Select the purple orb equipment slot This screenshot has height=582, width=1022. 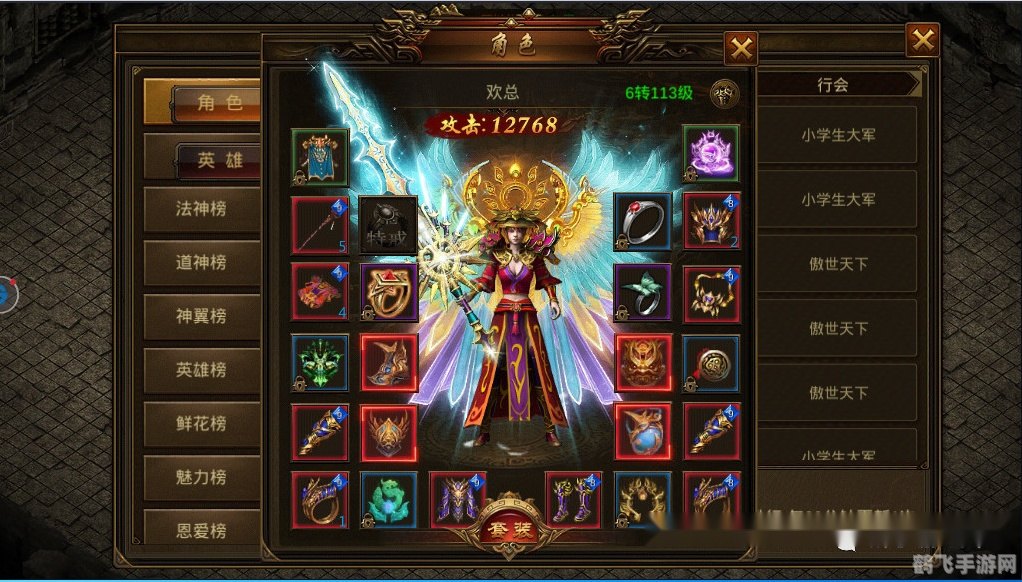pyautogui.click(x=711, y=155)
